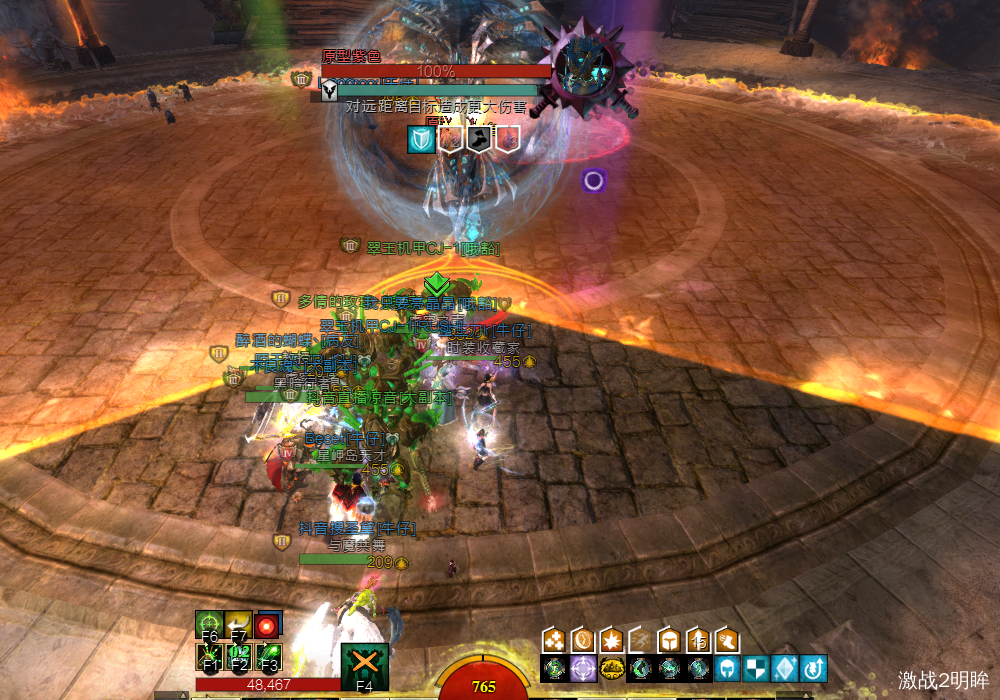Click the purple four-arrow effect icon
This screenshot has height=700, width=1000.
pos(582,668)
